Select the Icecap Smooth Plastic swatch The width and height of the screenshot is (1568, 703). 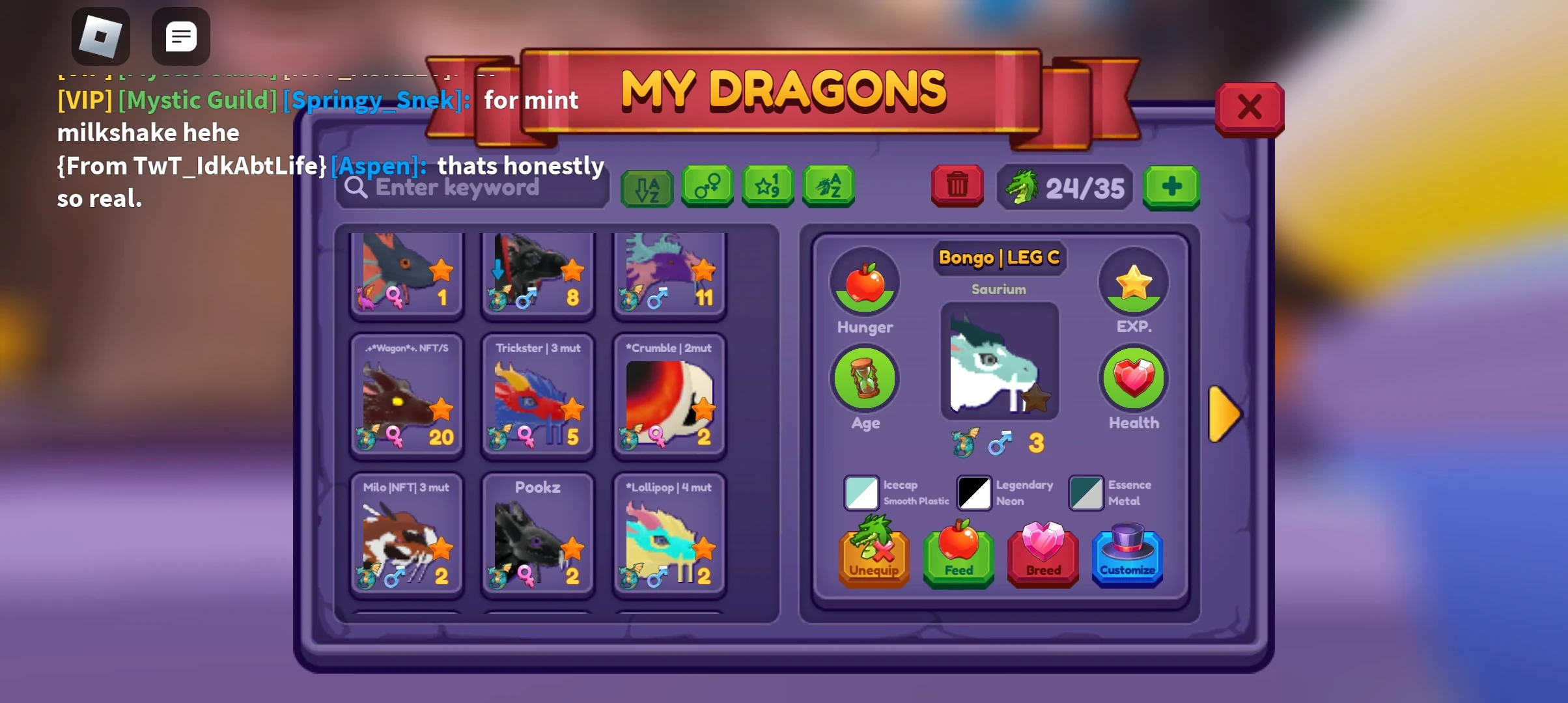(861, 493)
